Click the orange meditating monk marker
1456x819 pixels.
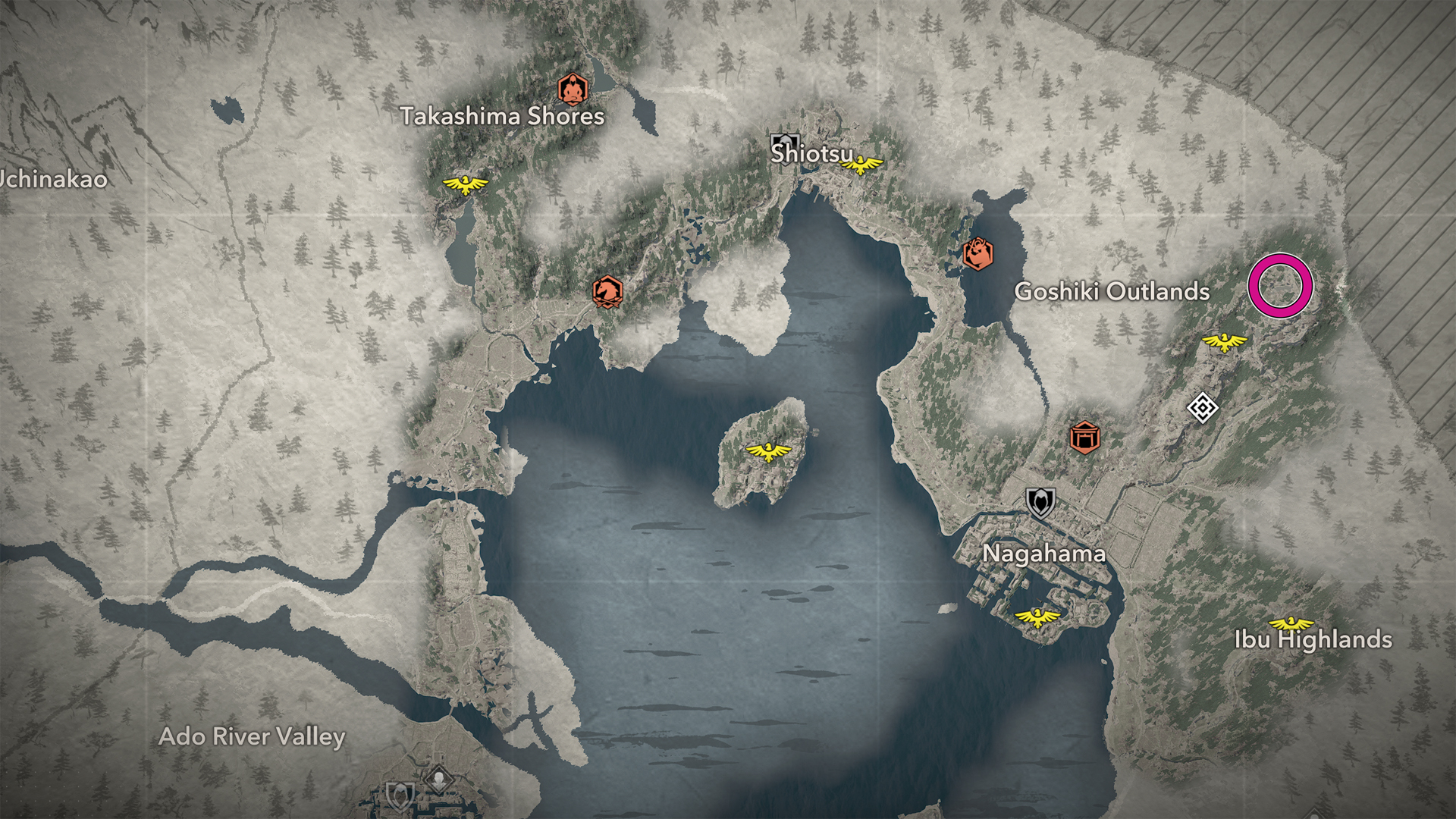(573, 89)
